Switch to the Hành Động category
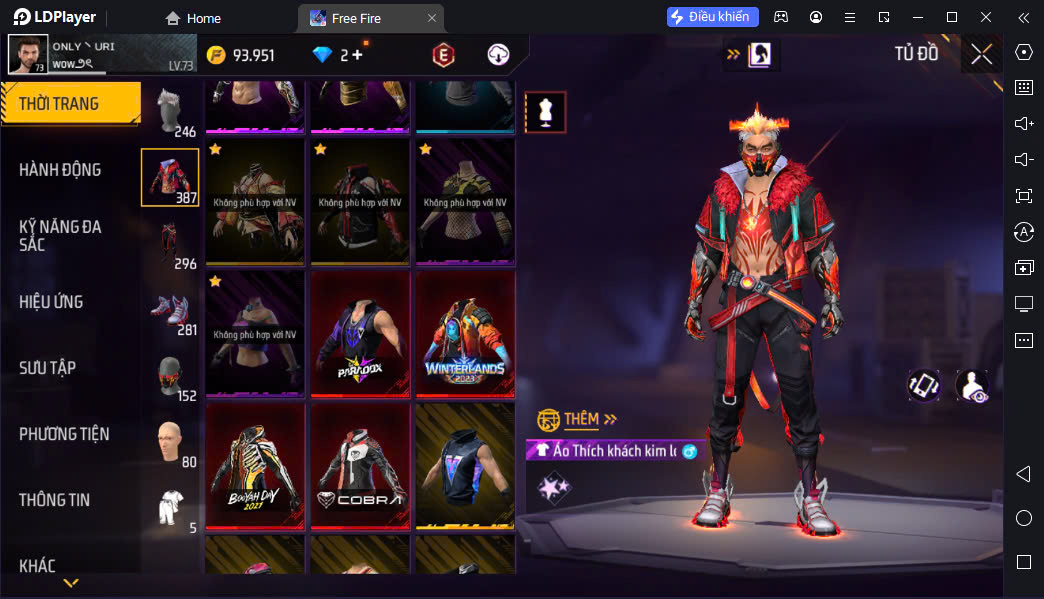 60,170
